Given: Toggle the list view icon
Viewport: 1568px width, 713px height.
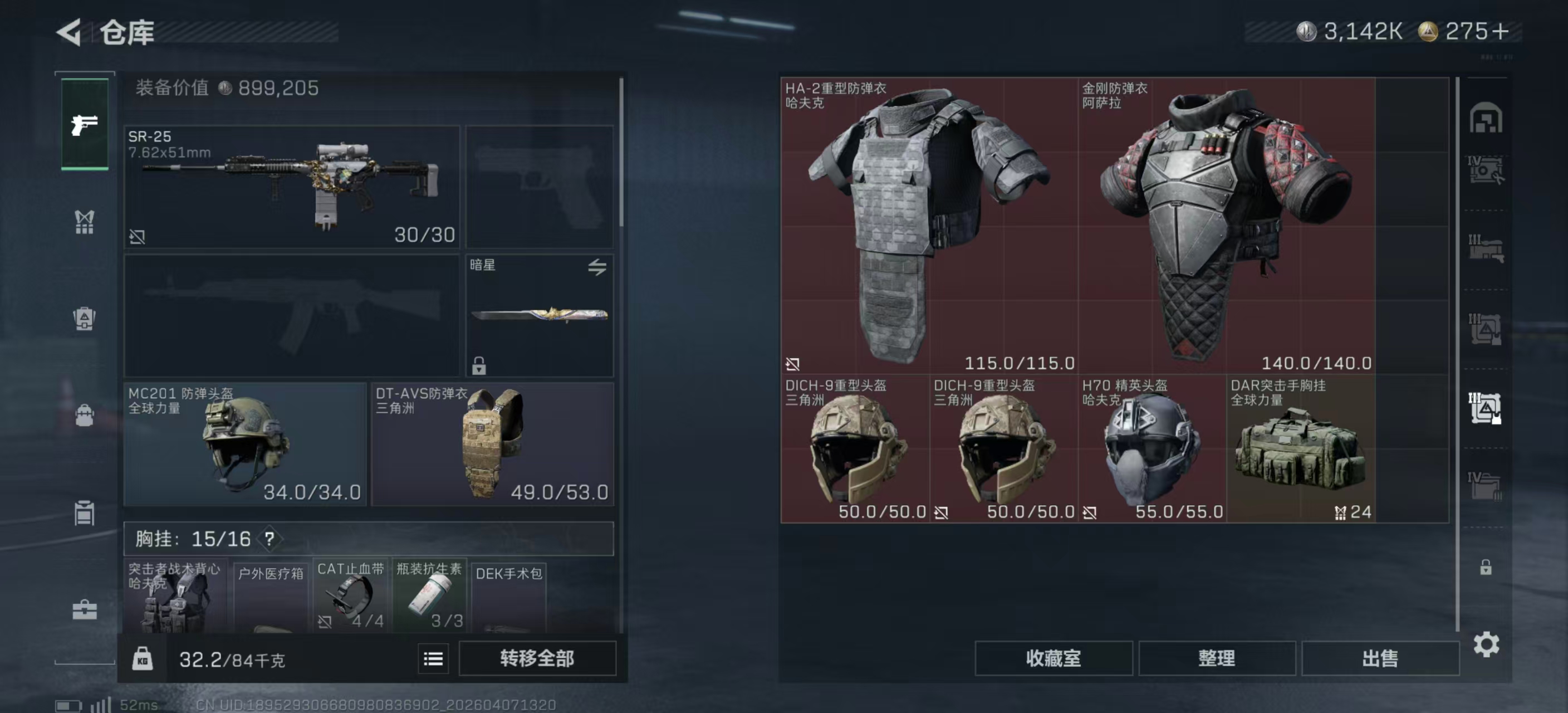Looking at the screenshot, I should click(x=433, y=659).
